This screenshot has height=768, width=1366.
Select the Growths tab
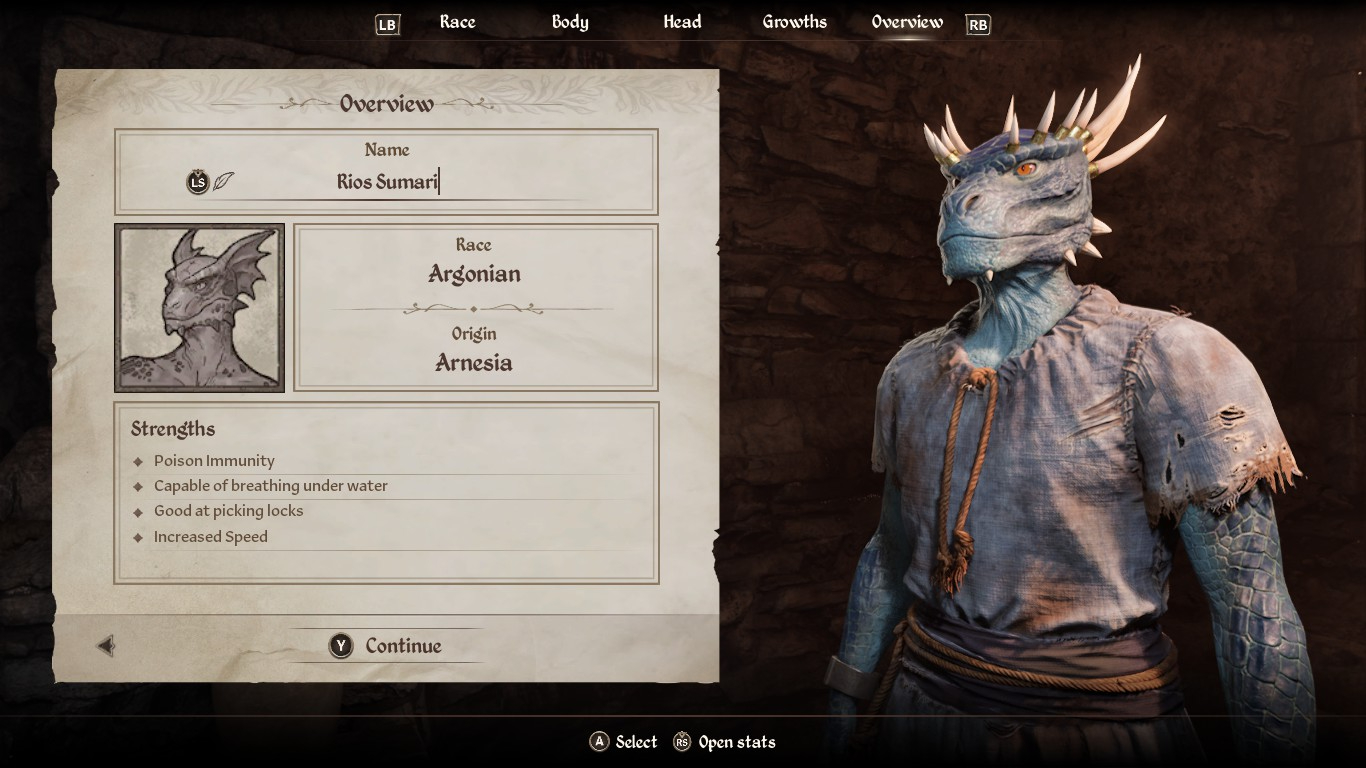click(x=794, y=22)
